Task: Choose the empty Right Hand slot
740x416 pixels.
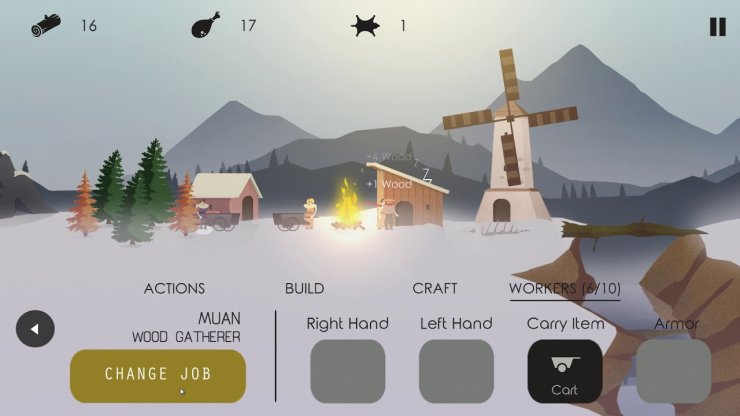Action: pyautogui.click(x=348, y=372)
